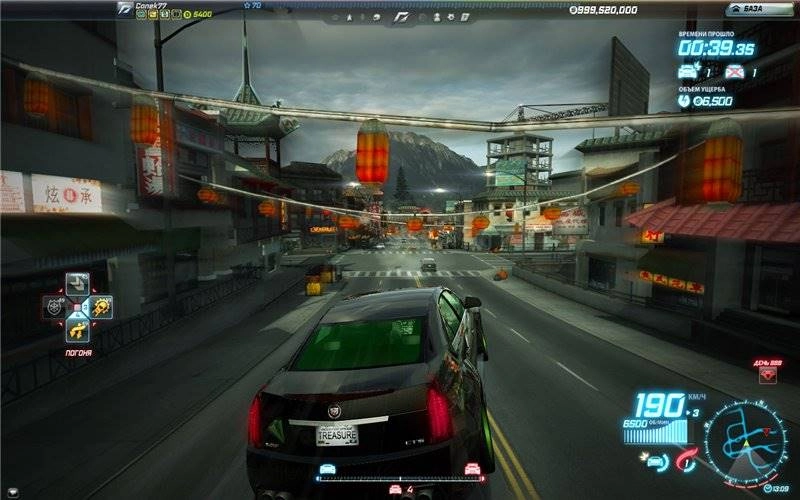The width and height of the screenshot is (800, 500).
Task: Open the Need for Speed logo menu
Action: tap(402, 16)
